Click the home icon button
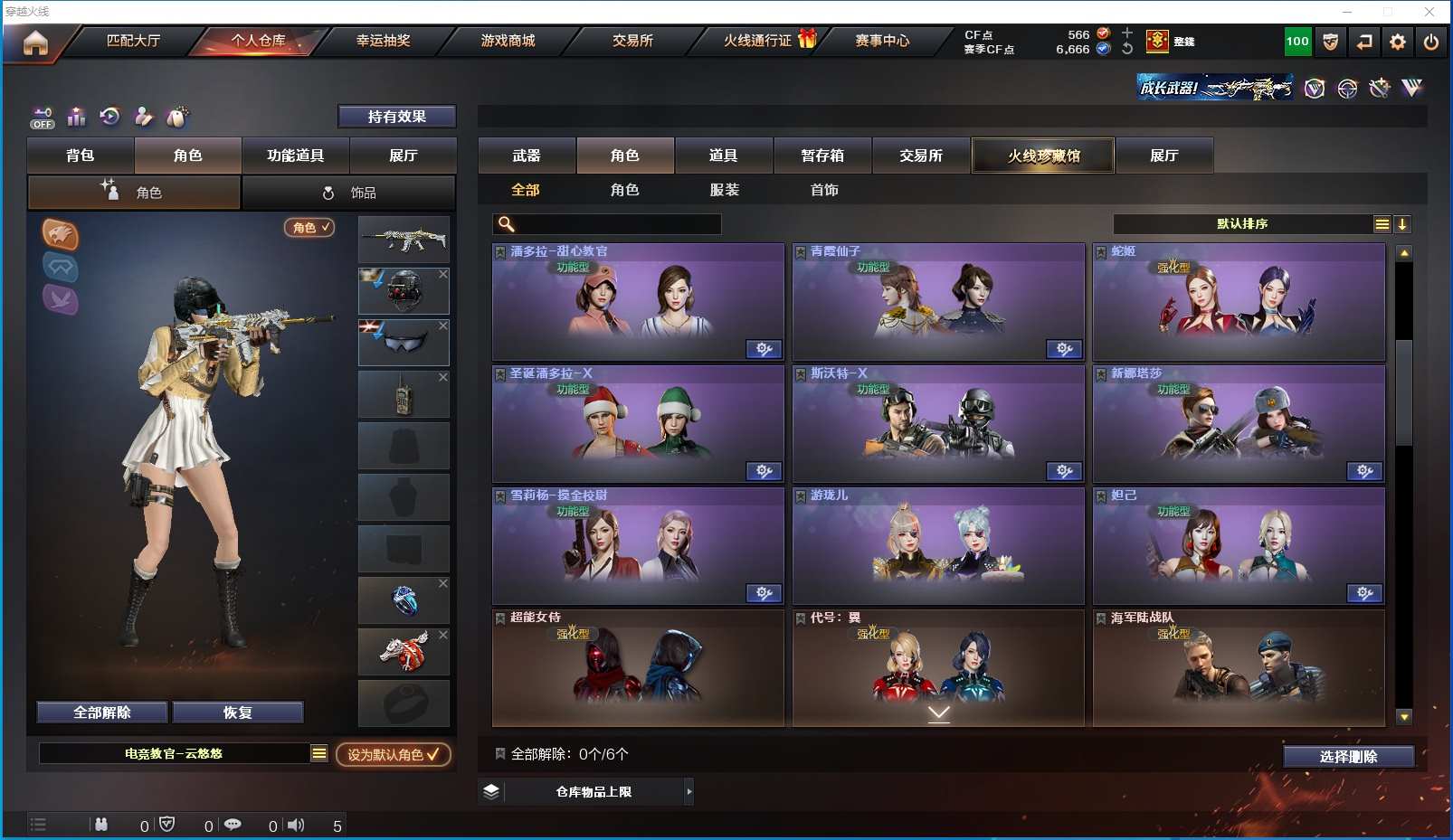The image size is (1453, 840). [x=35, y=42]
